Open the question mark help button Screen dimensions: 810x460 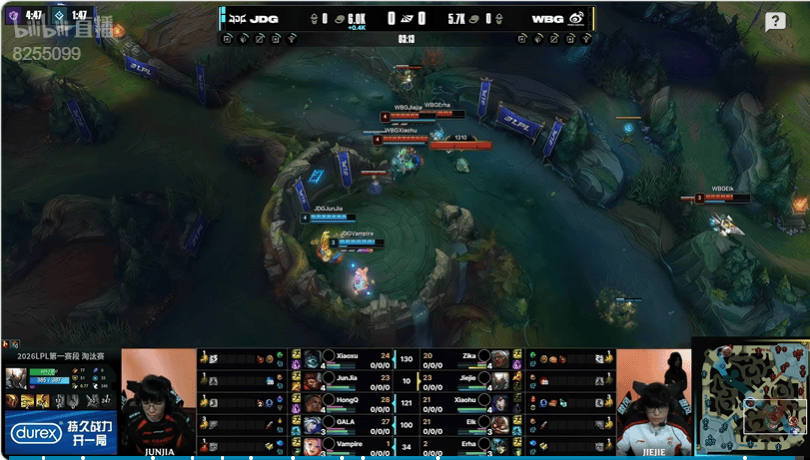tap(775, 22)
